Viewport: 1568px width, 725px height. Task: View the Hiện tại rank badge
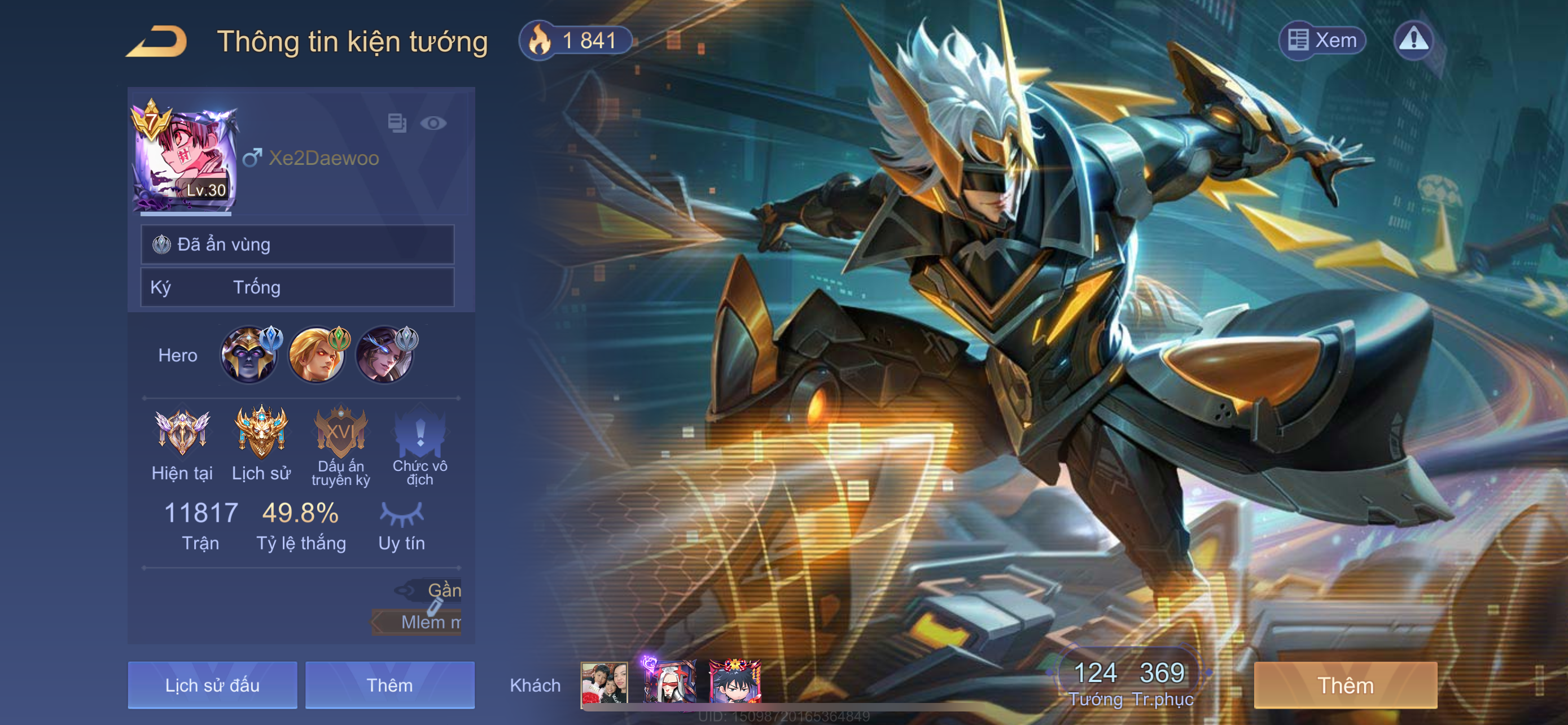pyautogui.click(x=182, y=432)
